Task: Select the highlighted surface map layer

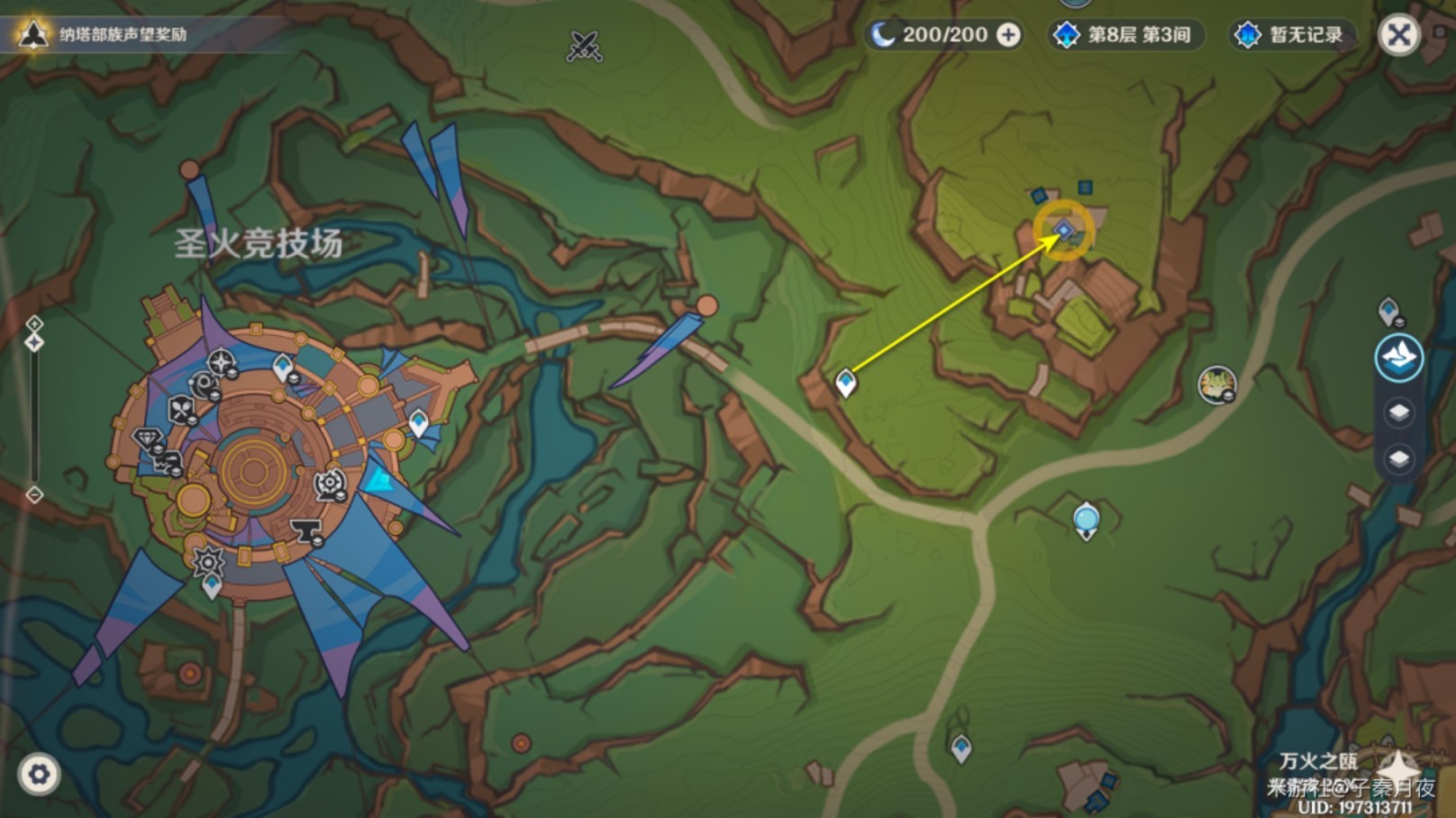Action: point(1398,358)
